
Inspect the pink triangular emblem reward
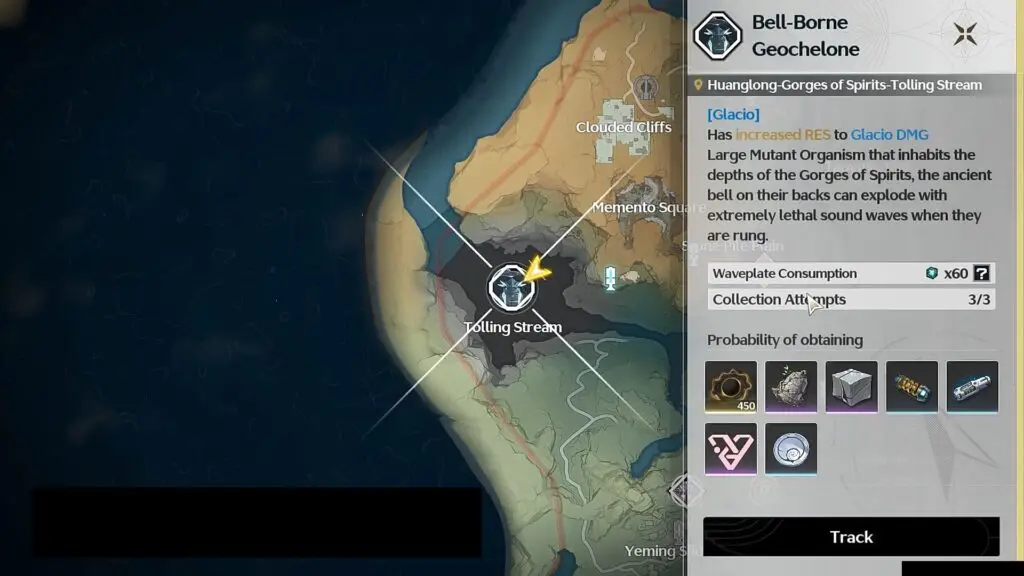(x=731, y=448)
